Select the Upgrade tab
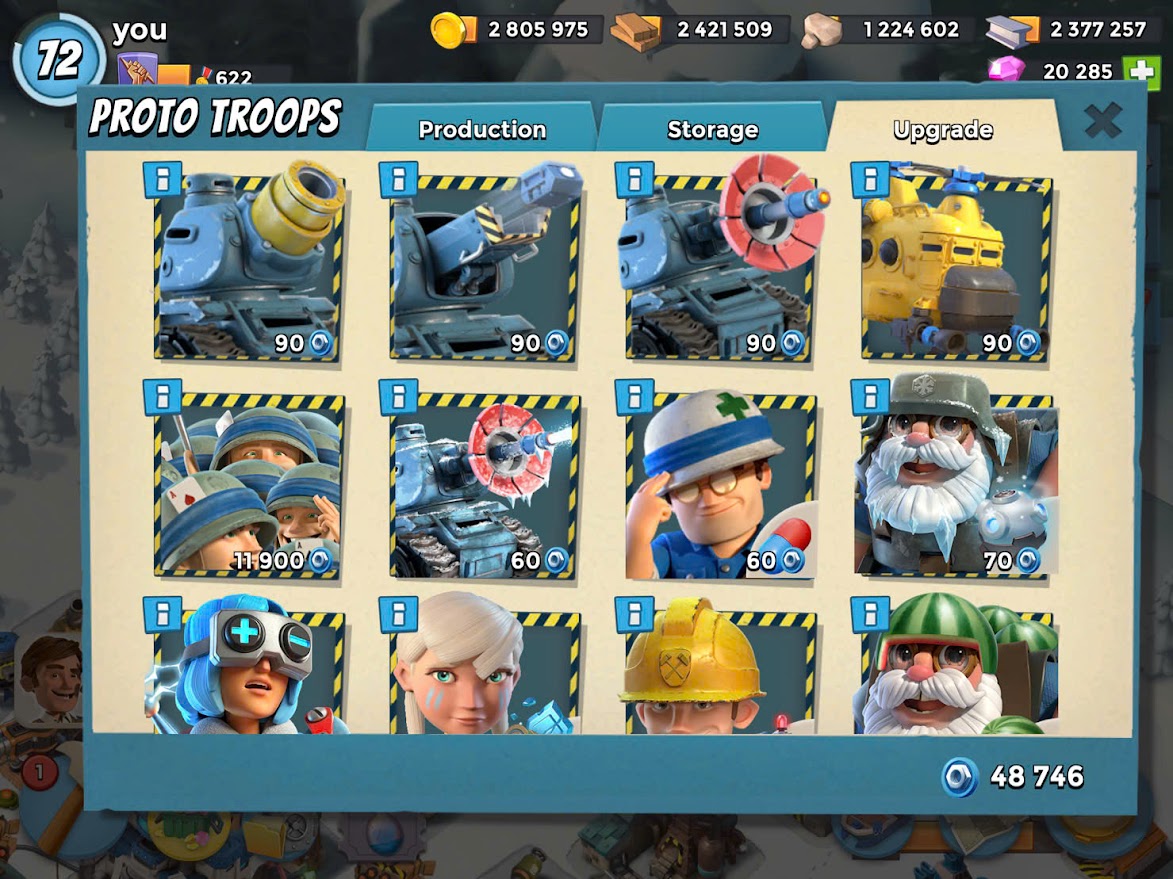1173x879 pixels. [942, 130]
